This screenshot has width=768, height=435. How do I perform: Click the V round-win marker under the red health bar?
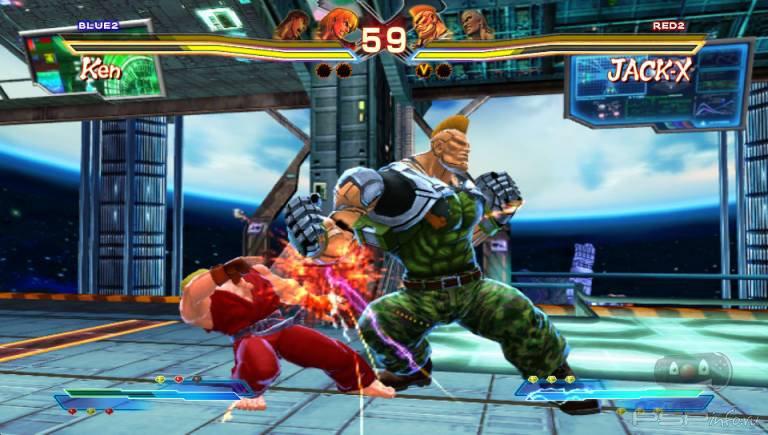(424, 70)
